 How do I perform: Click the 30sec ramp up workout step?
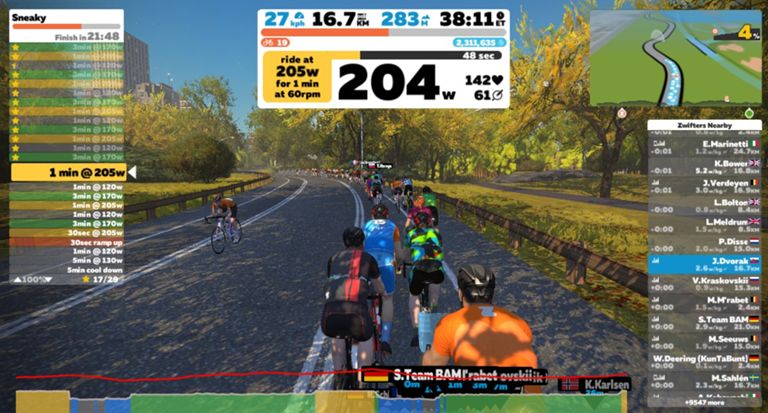(68, 241)
